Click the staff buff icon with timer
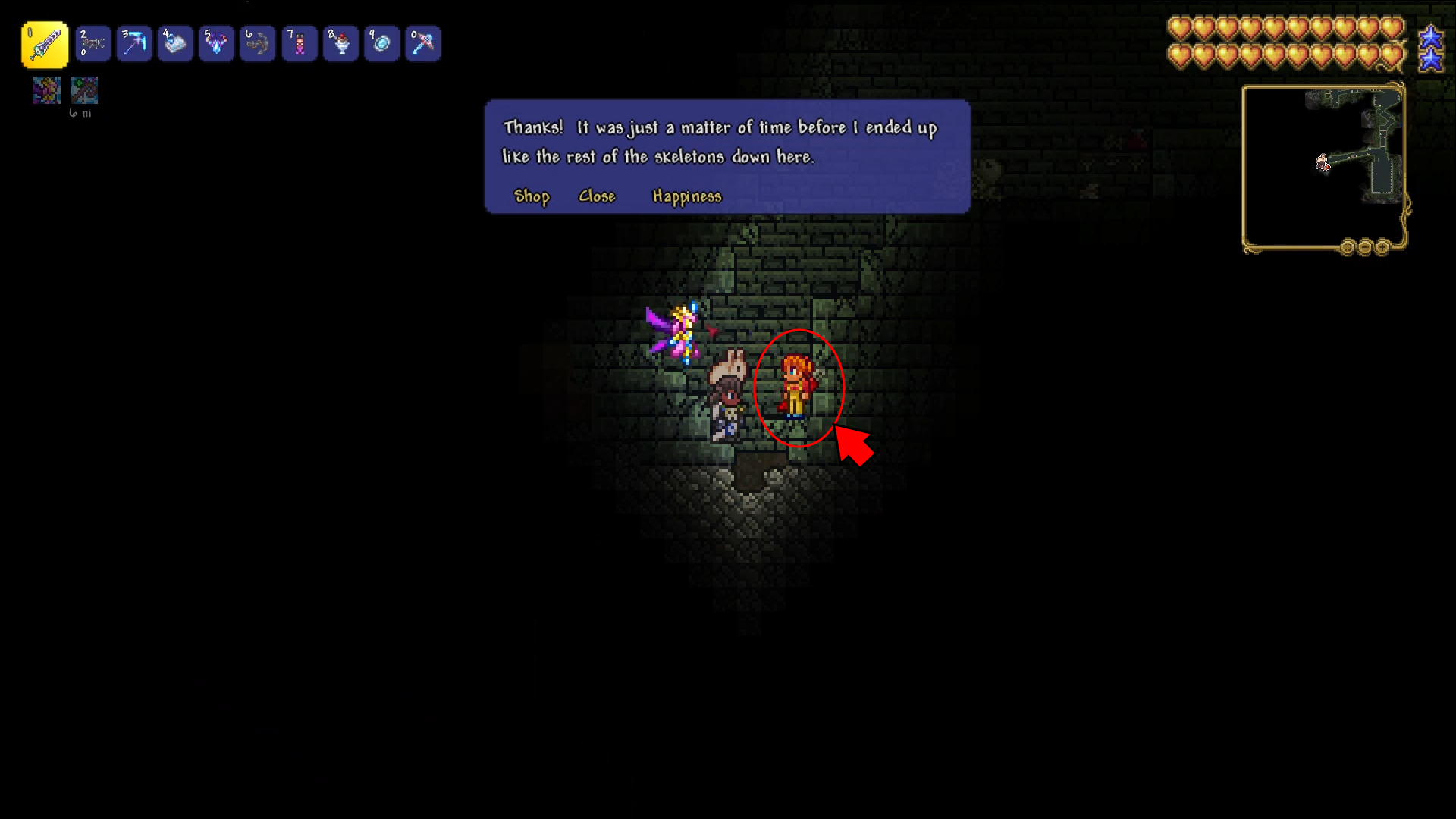The width and height of the screenshot is (1456, 819). [x=83, y=90]
